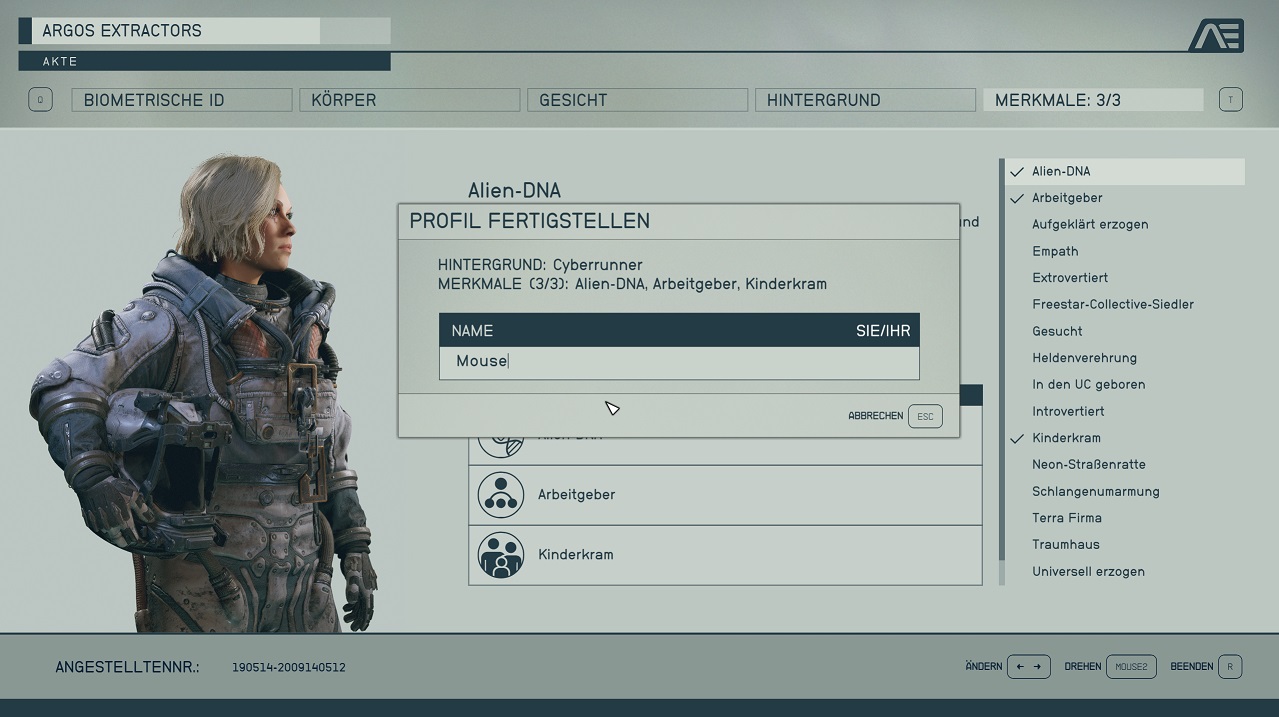Cancel profile completion with Abbrechen
The width and height of the screenshot is (1279, 717).
tap(895, 416)
